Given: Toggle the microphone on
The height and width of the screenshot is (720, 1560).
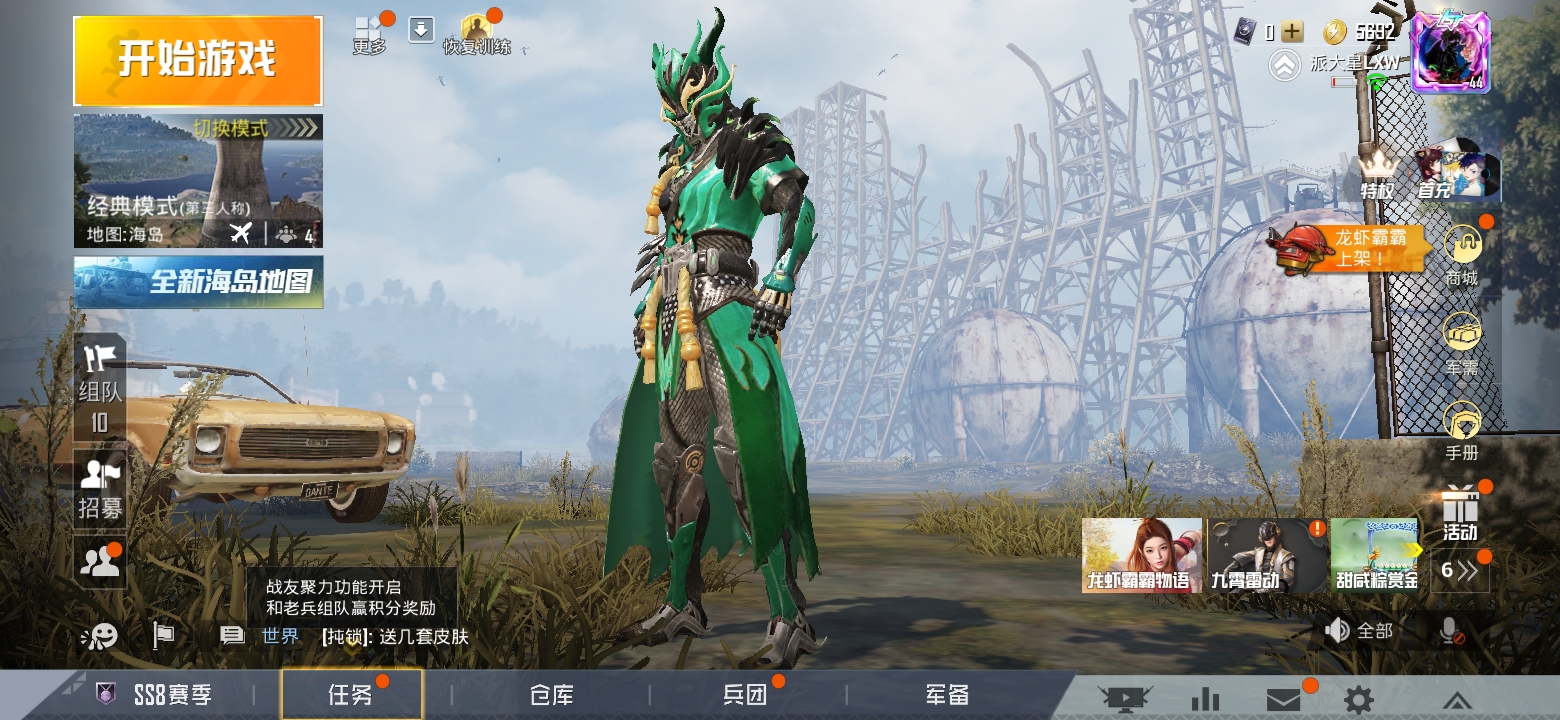Looking at the screenshot, I should (1445, 631).
